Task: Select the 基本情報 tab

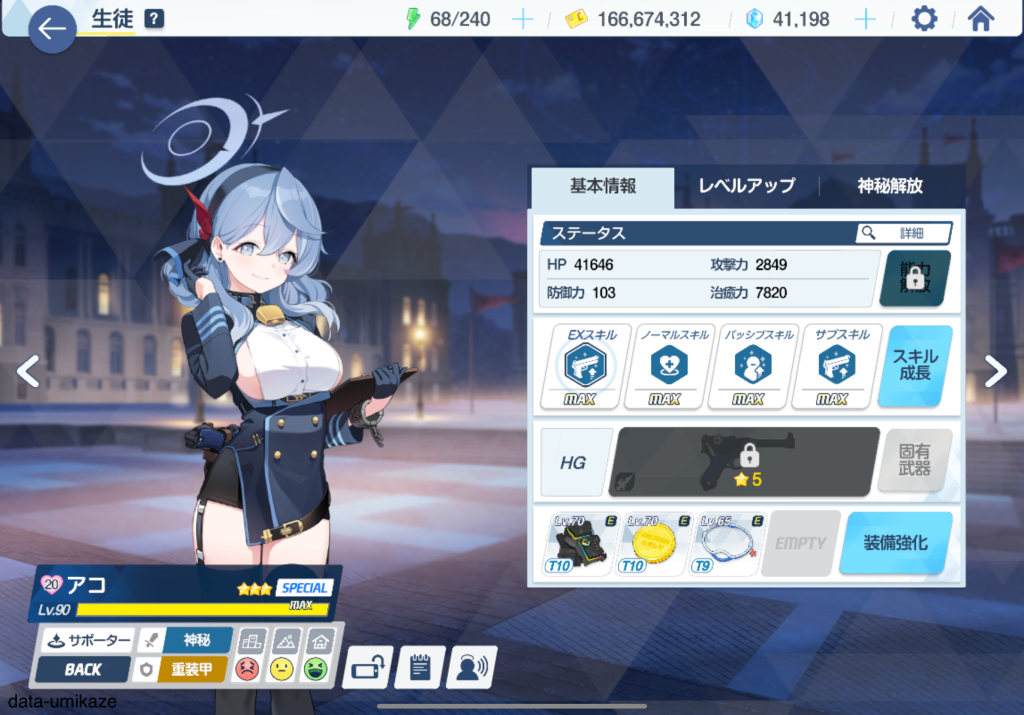Action: tap(603, 186)
